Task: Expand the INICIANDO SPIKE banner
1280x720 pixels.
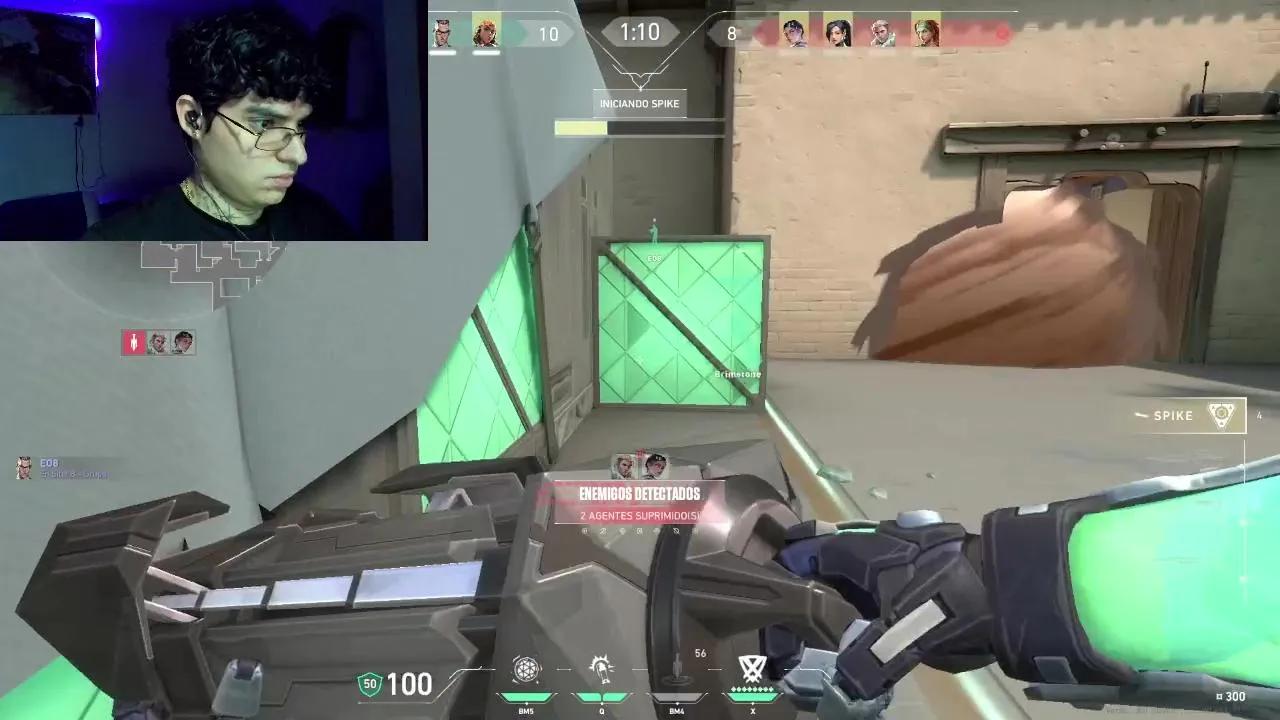Action: 638,102
